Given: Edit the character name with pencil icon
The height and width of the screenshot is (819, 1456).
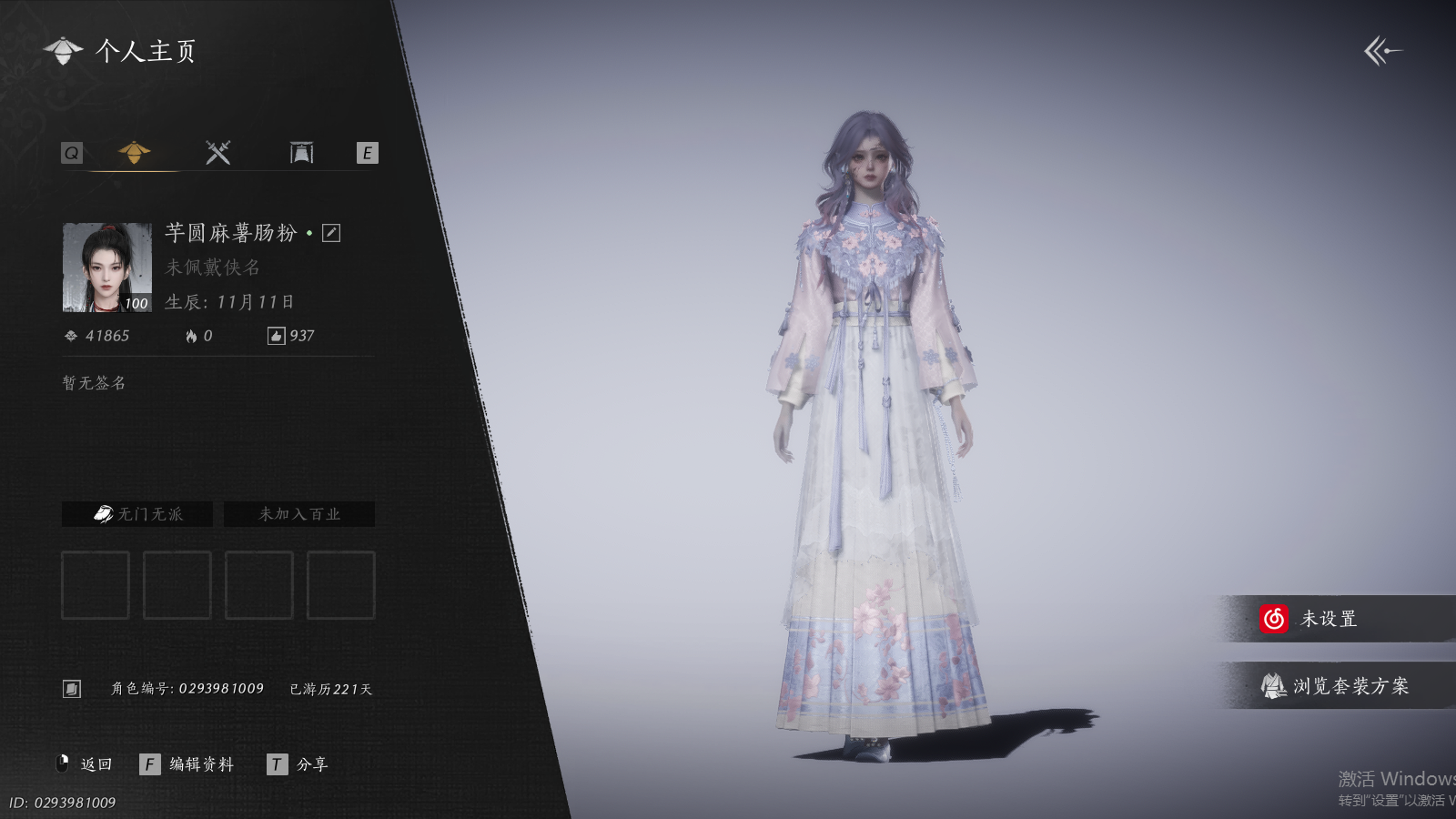Looking at the screenshot, I should coord(331,233).
